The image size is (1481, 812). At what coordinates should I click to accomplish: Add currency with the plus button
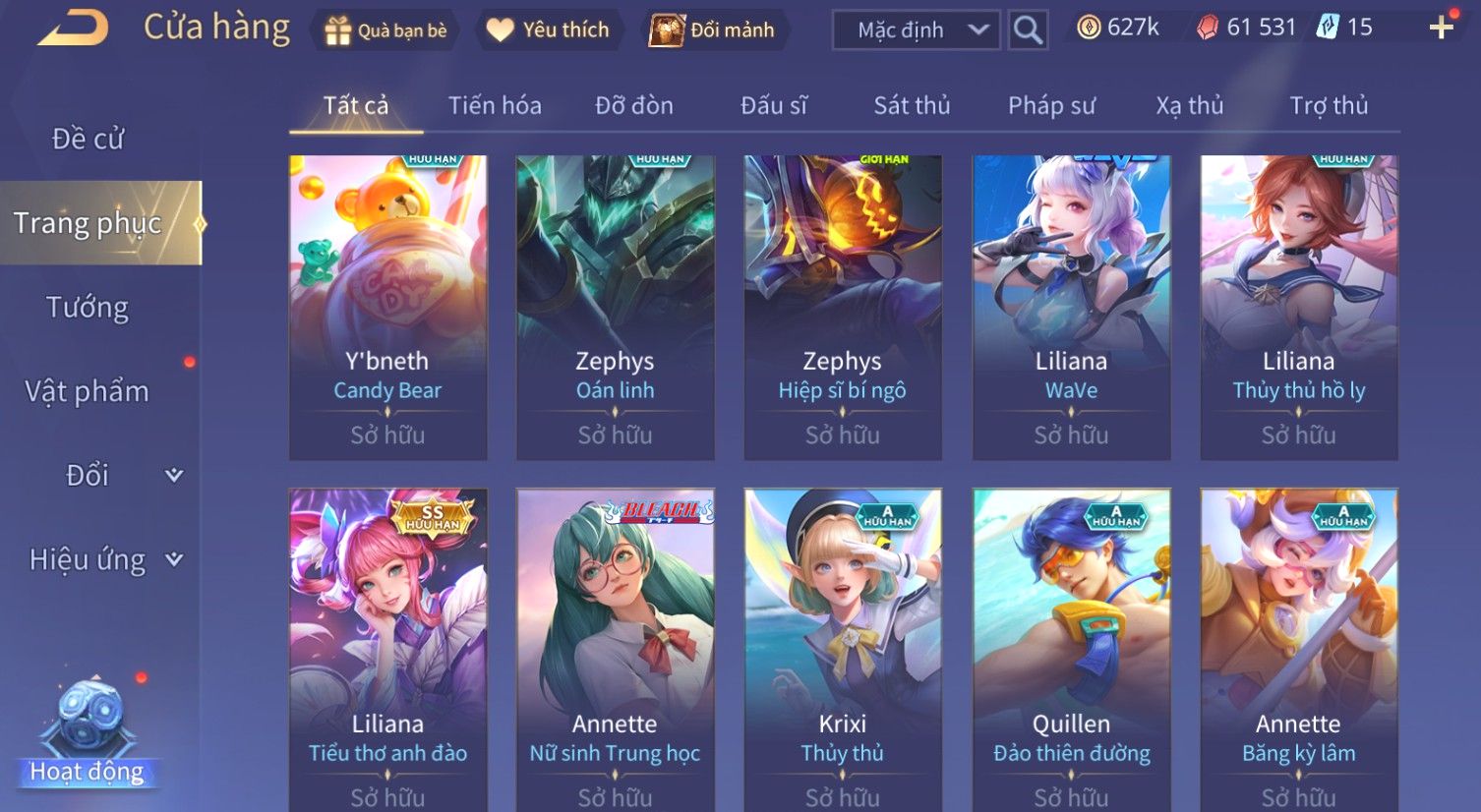1441,28
